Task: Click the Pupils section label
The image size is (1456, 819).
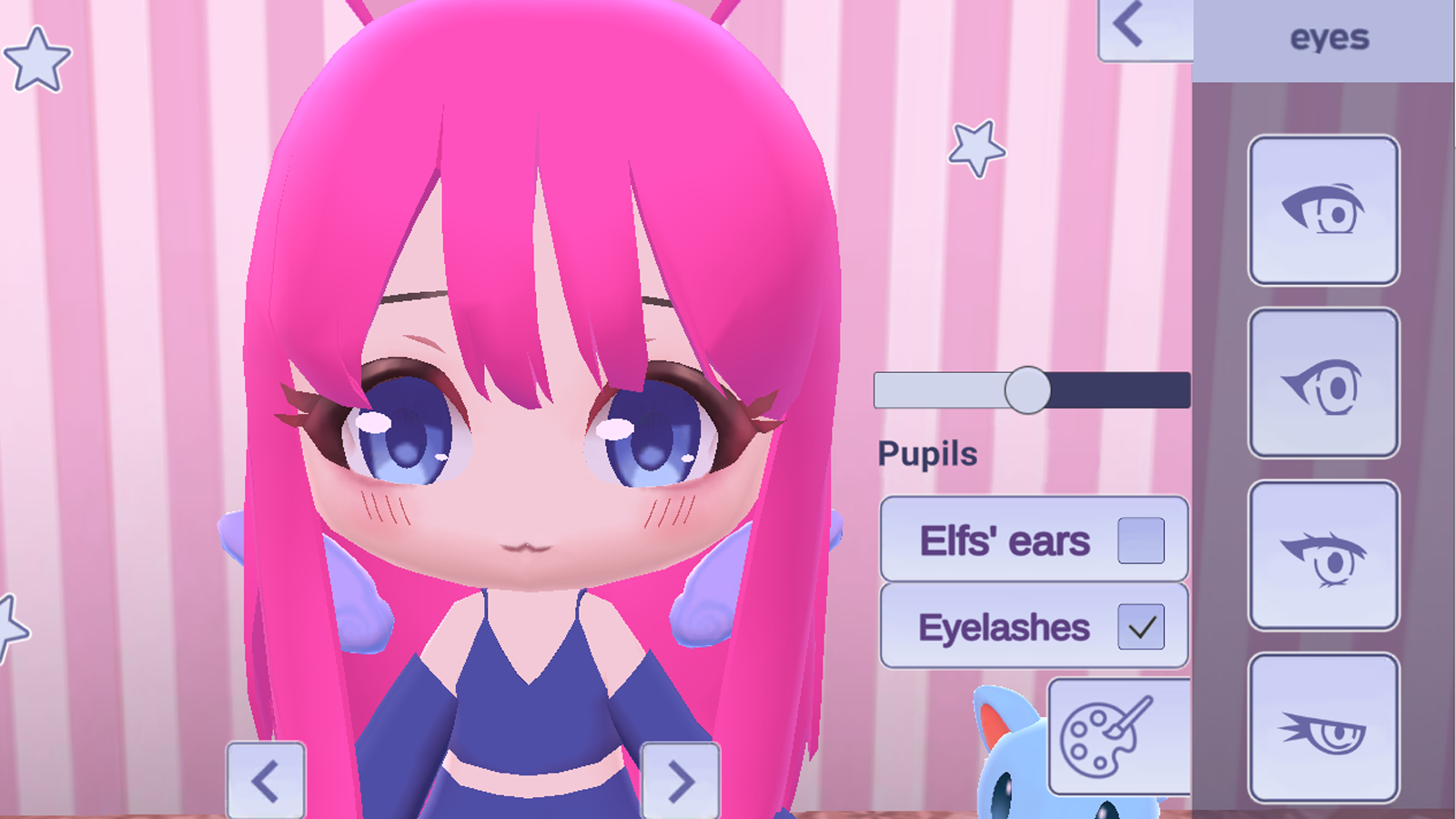Action: 926,453
